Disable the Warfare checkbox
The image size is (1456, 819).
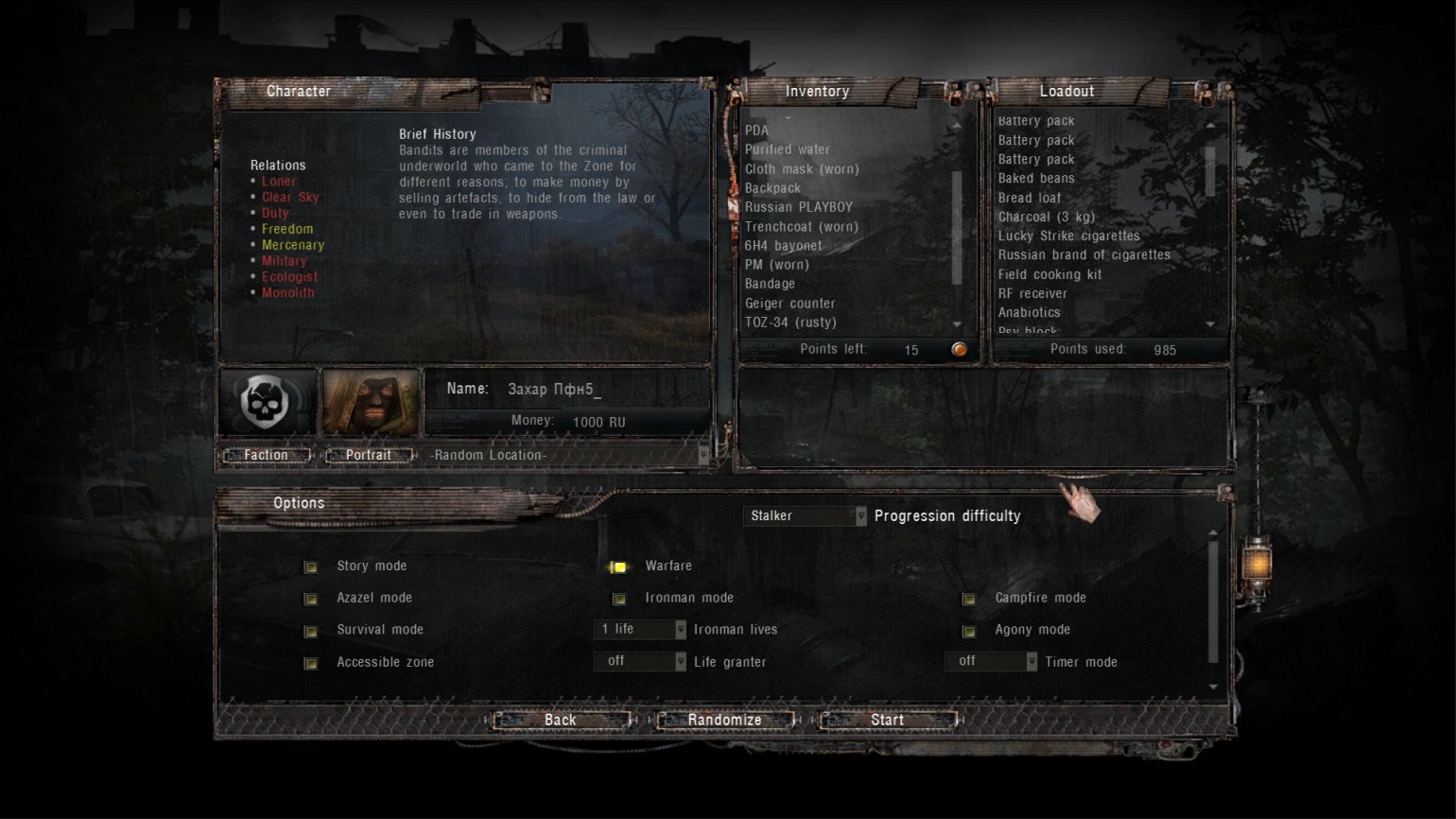click(x=619, y=566)
